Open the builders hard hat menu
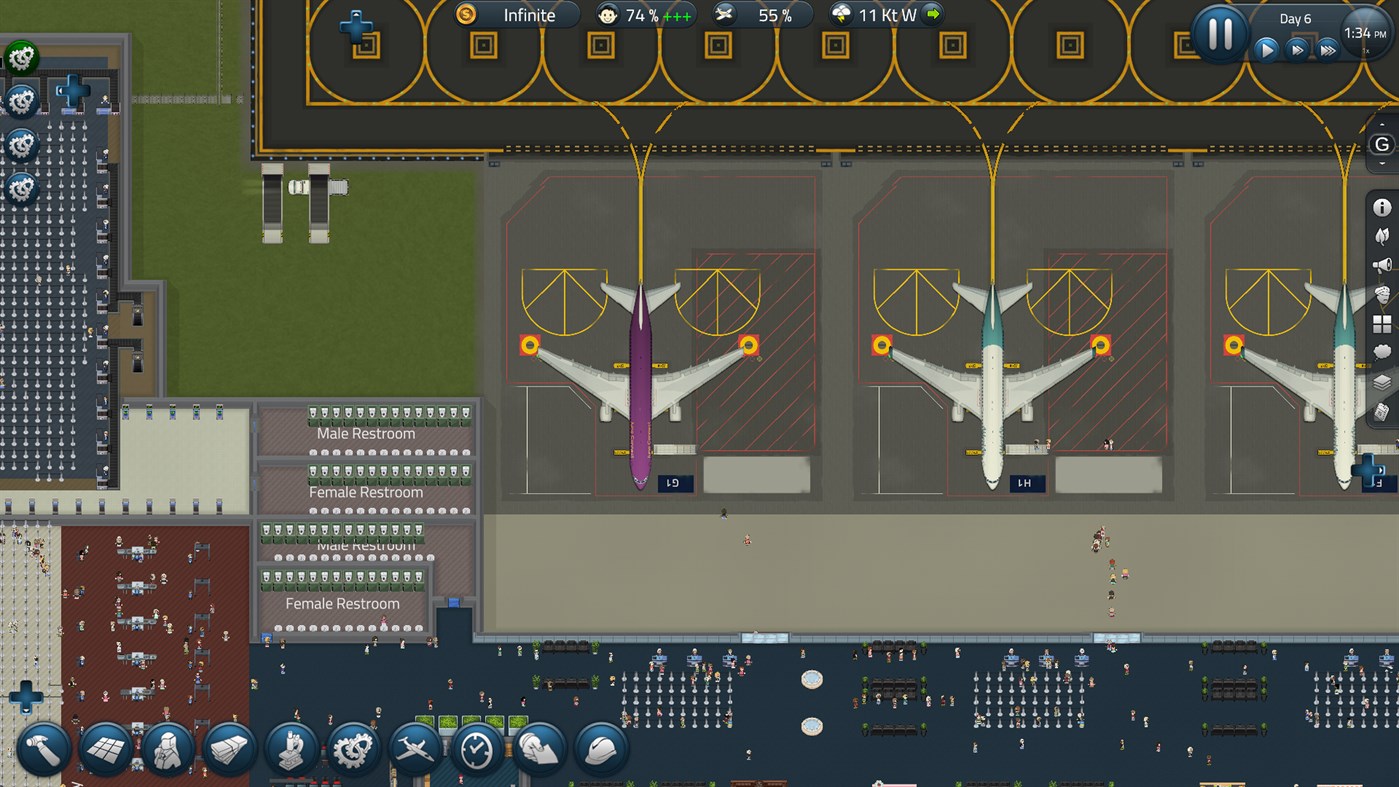 coord(601,748)
